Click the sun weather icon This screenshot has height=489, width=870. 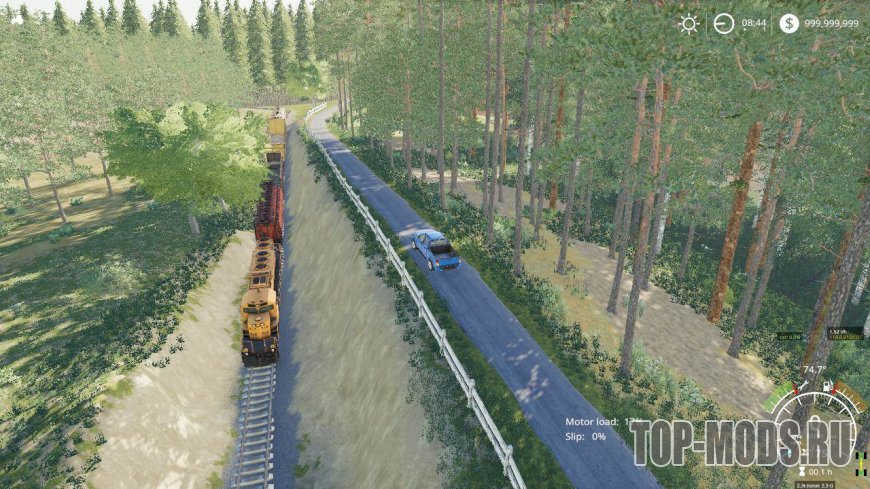[x=689, y=24]
